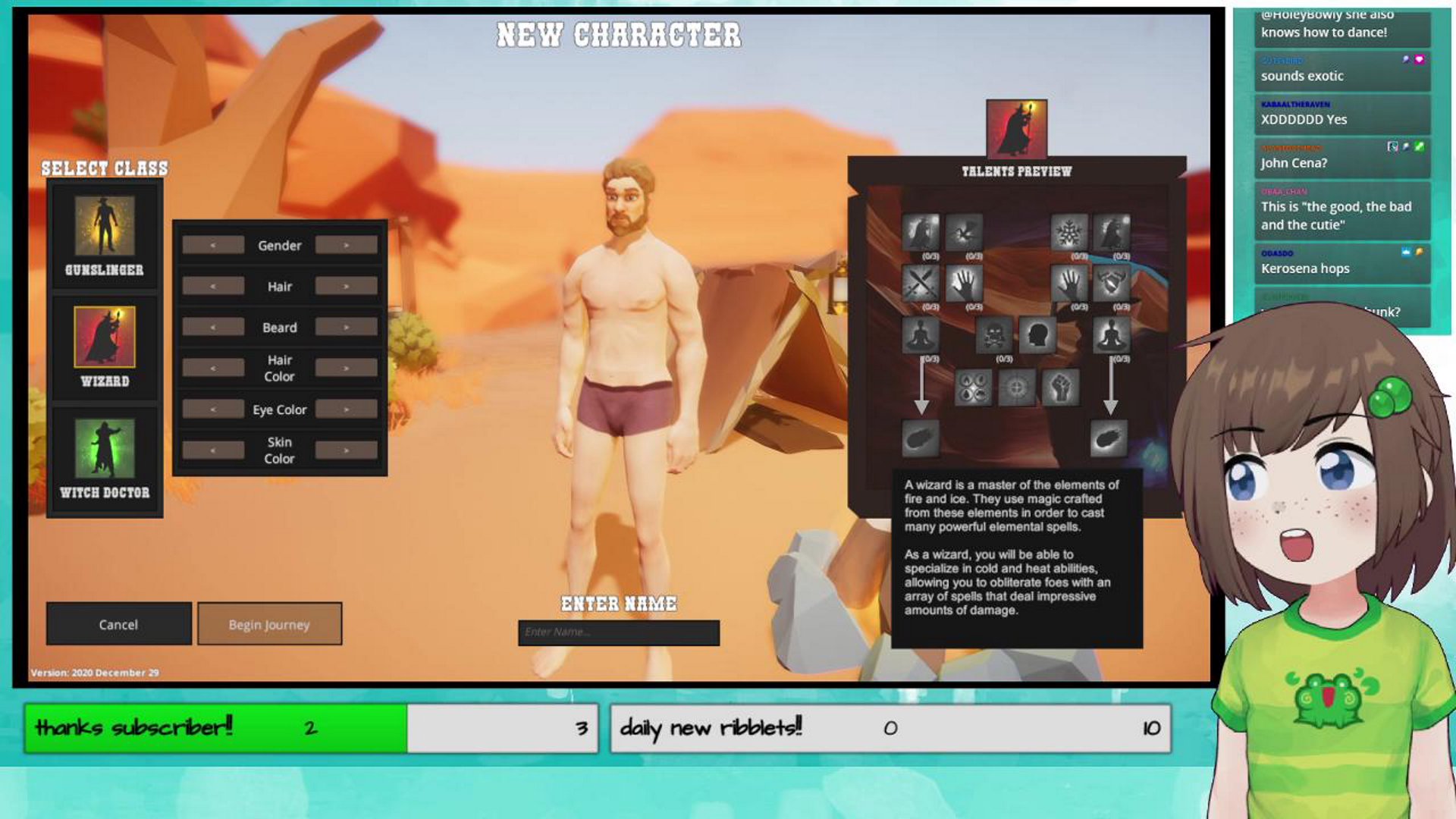
Task: Select the crossed swords talent icon
Action: (921, 284)
